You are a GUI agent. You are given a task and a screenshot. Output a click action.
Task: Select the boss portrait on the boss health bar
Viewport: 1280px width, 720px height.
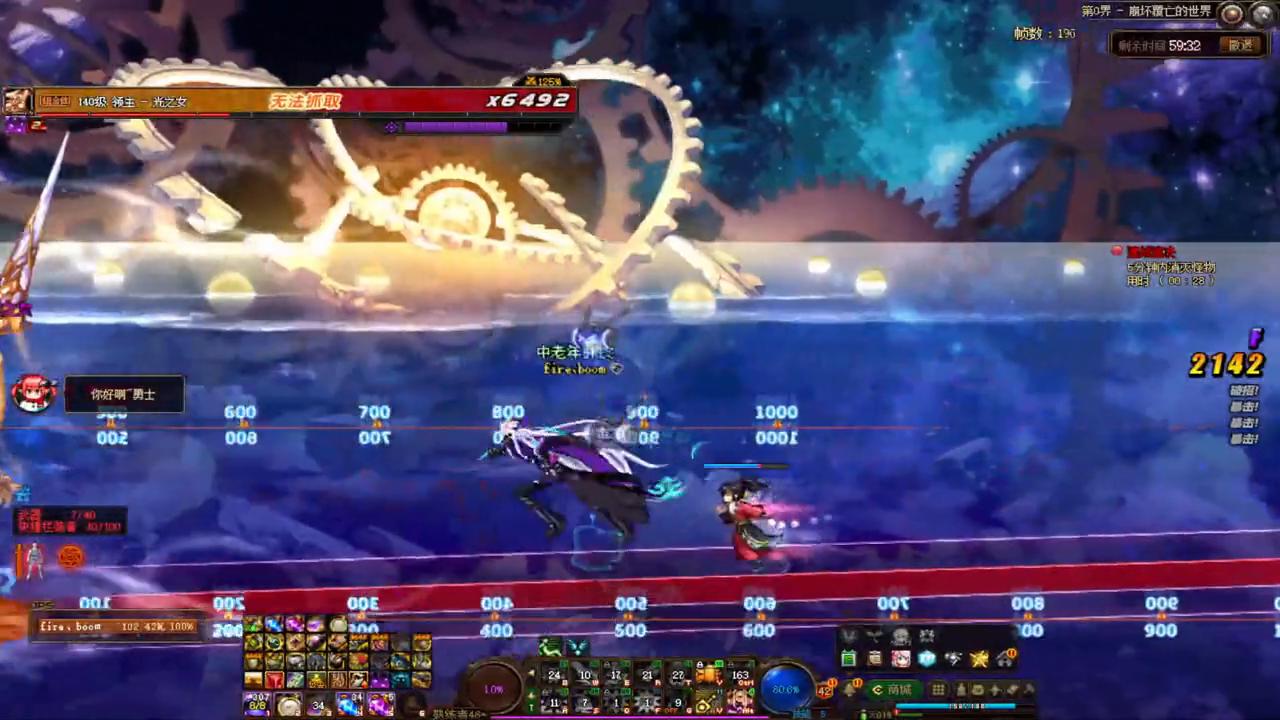[x=17, y=101]
